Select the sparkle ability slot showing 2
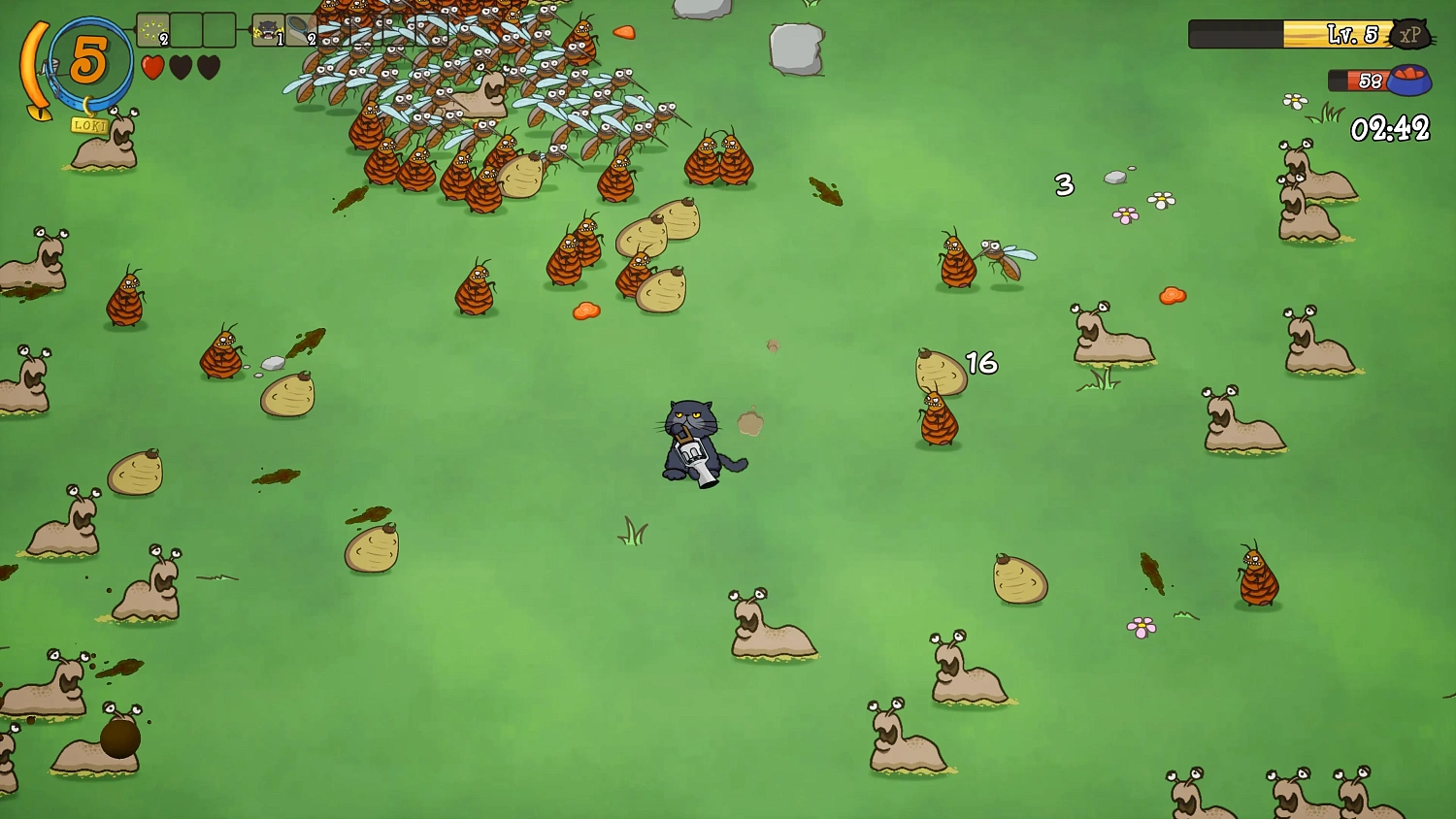The height and width of the screenshot is (819, 1456). 152,31
